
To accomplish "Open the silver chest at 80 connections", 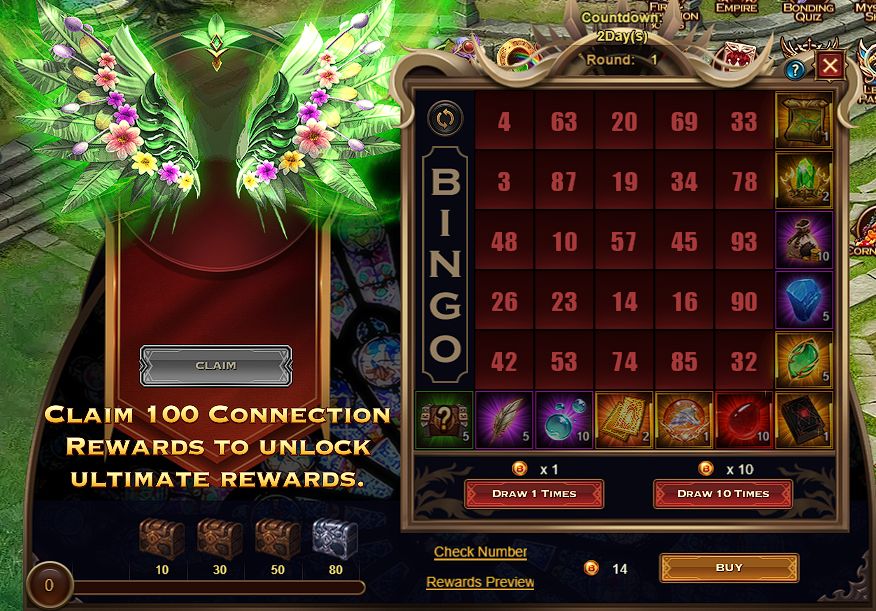I will click(x=335, y=538).
